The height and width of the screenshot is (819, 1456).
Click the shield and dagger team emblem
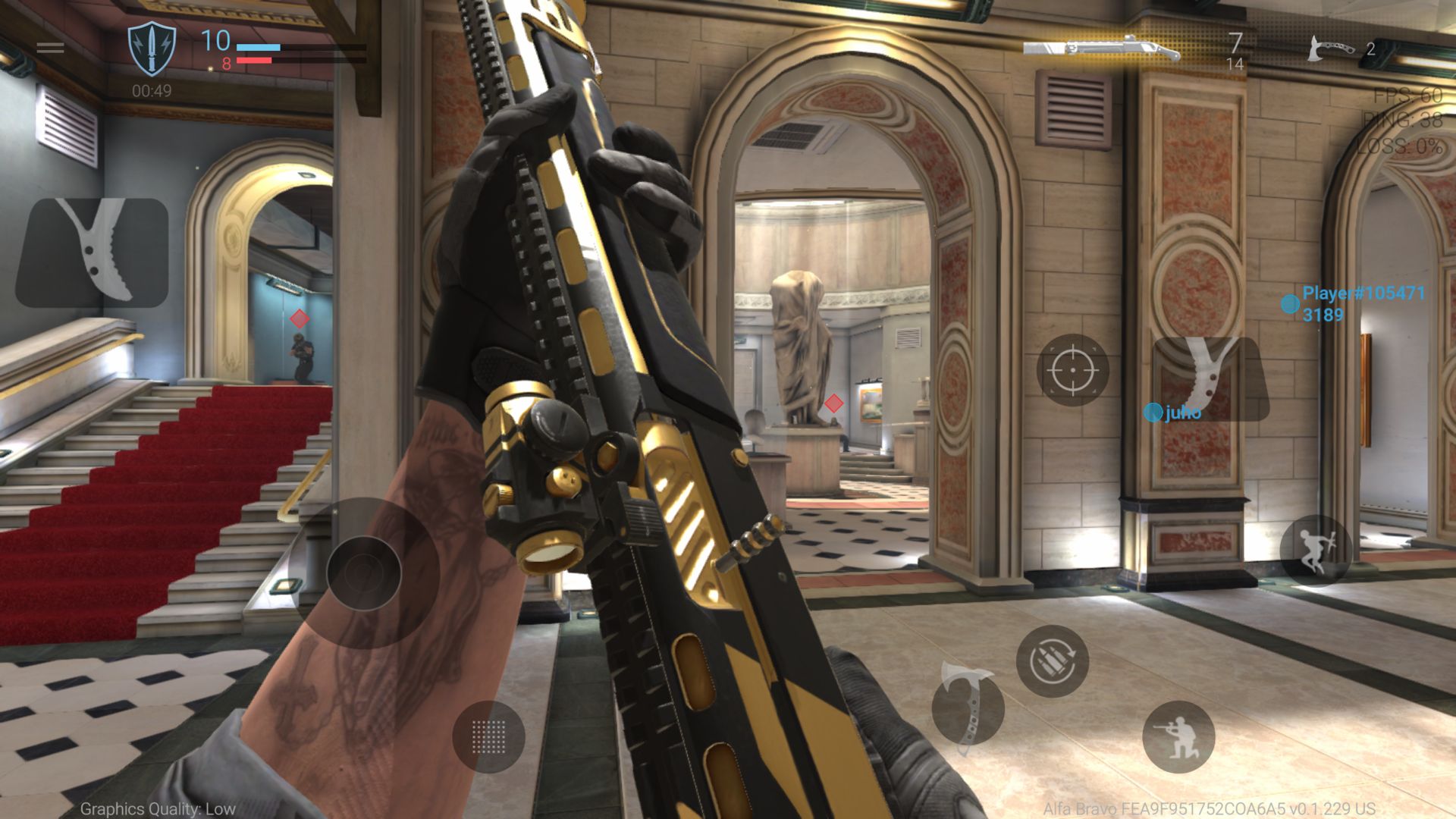152,49
